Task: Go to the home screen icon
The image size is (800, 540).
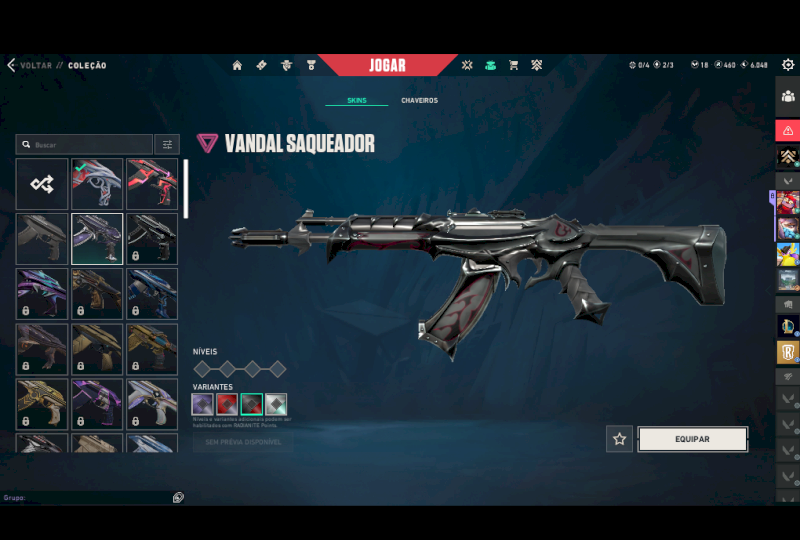Action: coord(237,66)
